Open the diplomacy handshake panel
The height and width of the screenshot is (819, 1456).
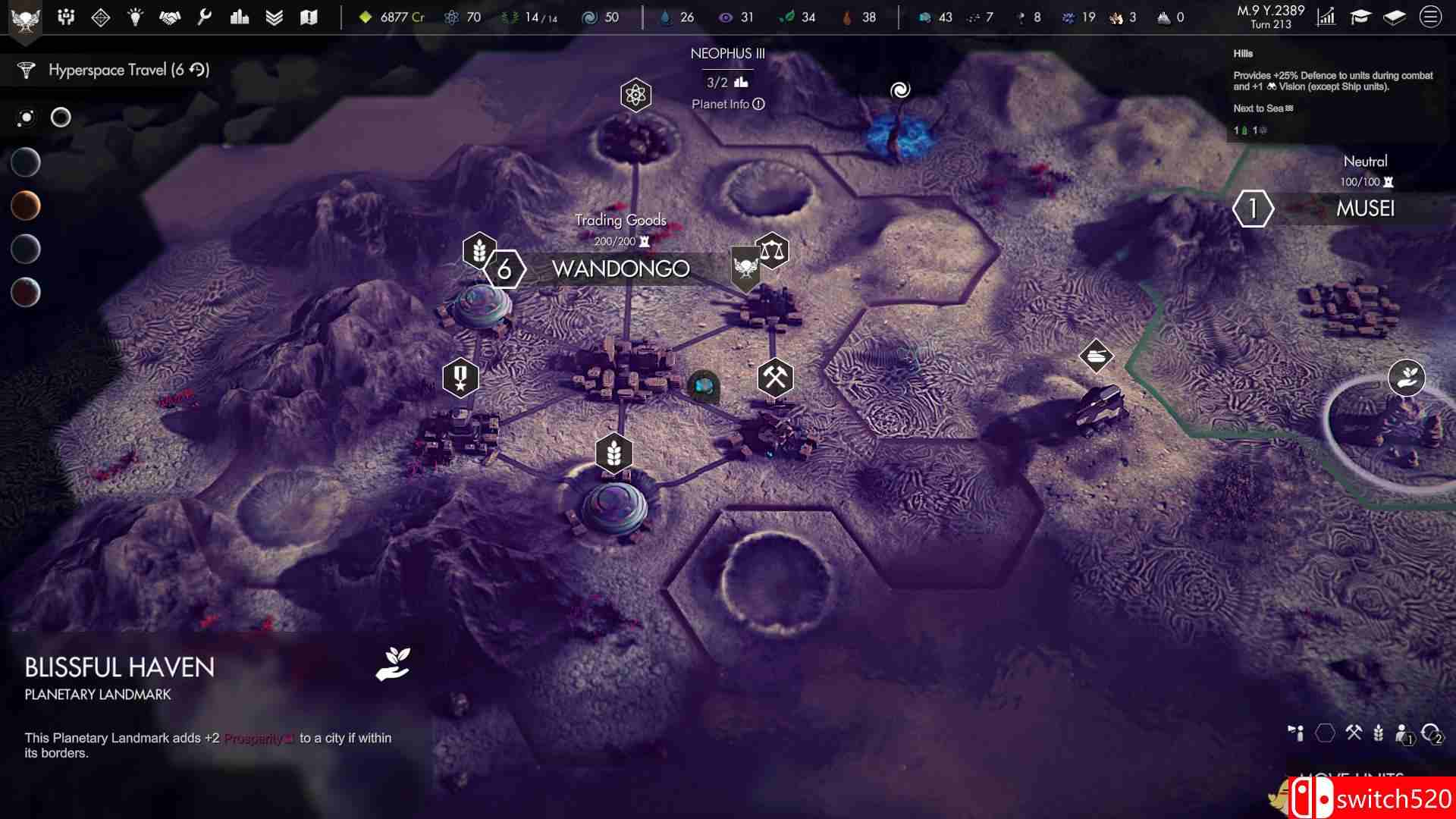171,17
